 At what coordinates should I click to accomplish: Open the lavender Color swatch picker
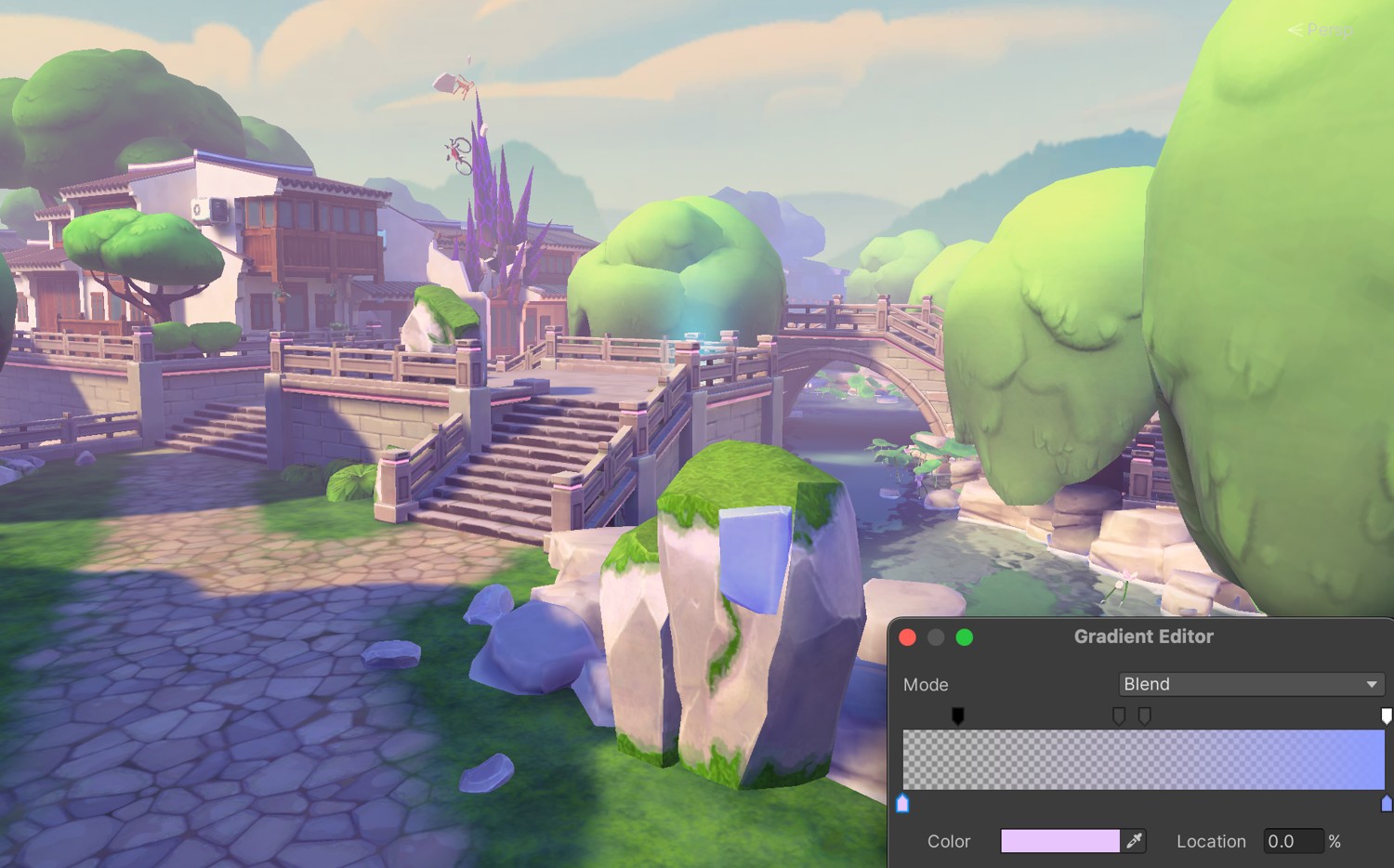(x=1059, y=841)
